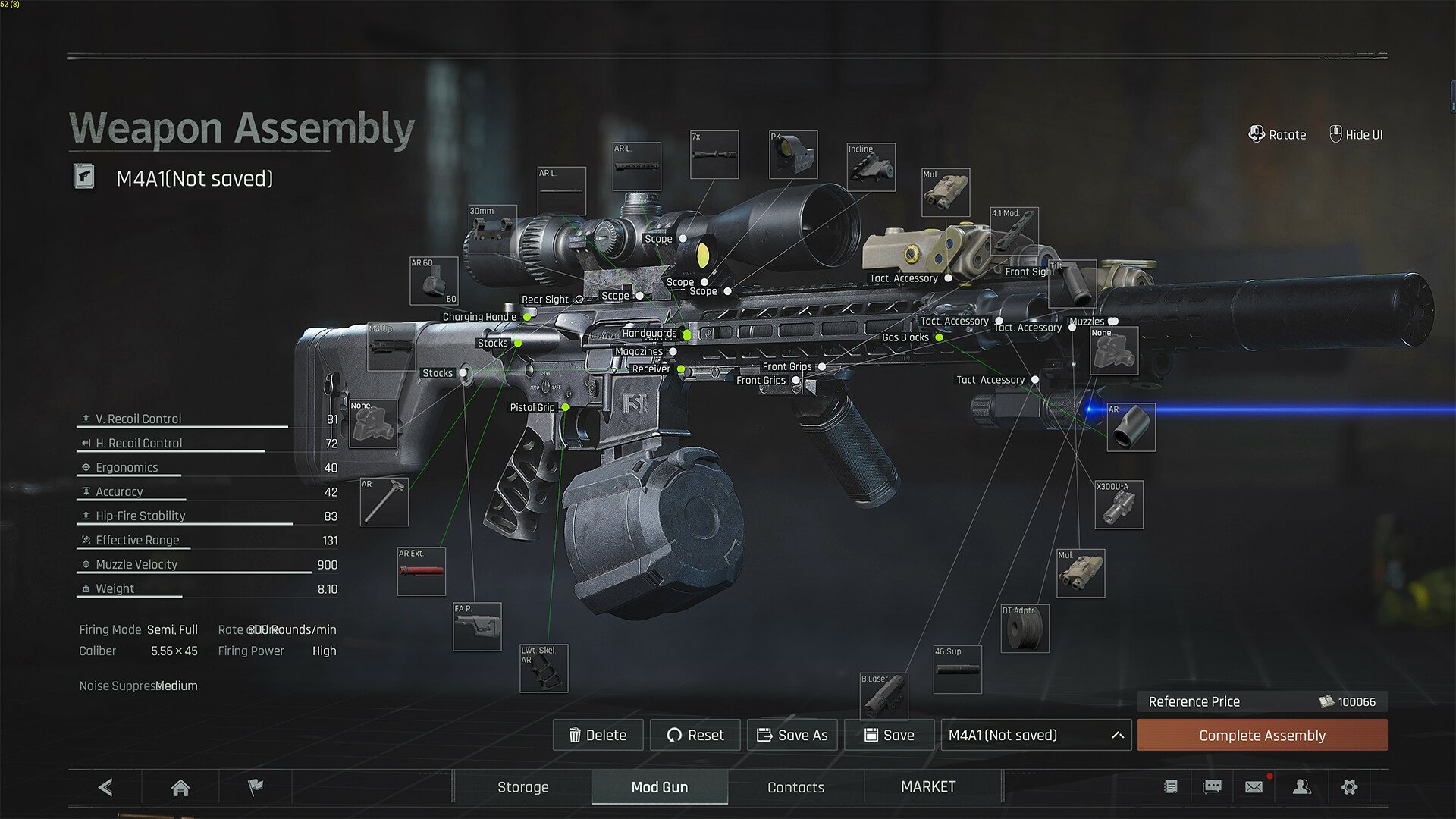The width and height of the screenshot is (1456, 819).
Task: Reset the weapon assembly
Action: click(695, 735)
